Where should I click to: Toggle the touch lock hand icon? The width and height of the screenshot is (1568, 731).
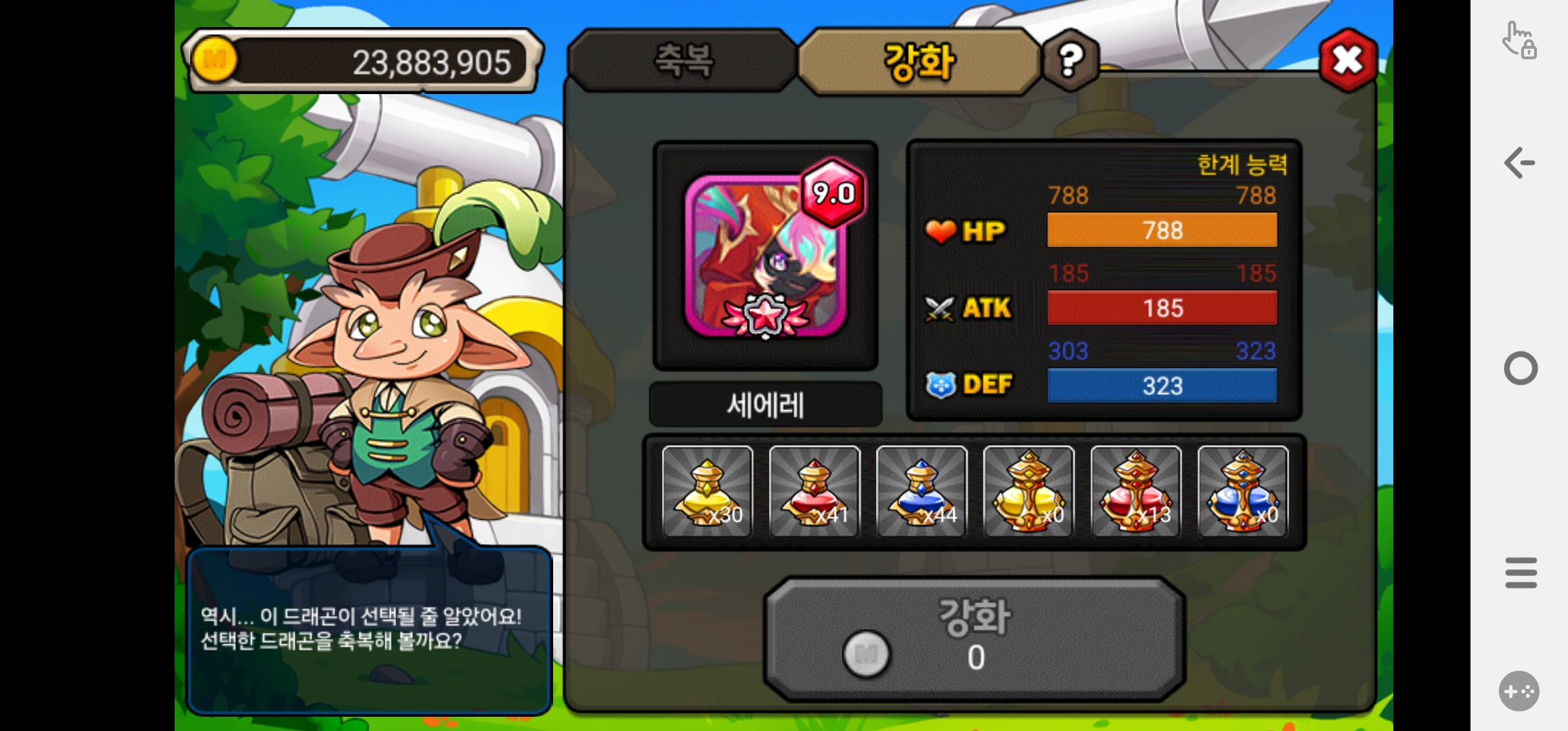pos(1519,39)
